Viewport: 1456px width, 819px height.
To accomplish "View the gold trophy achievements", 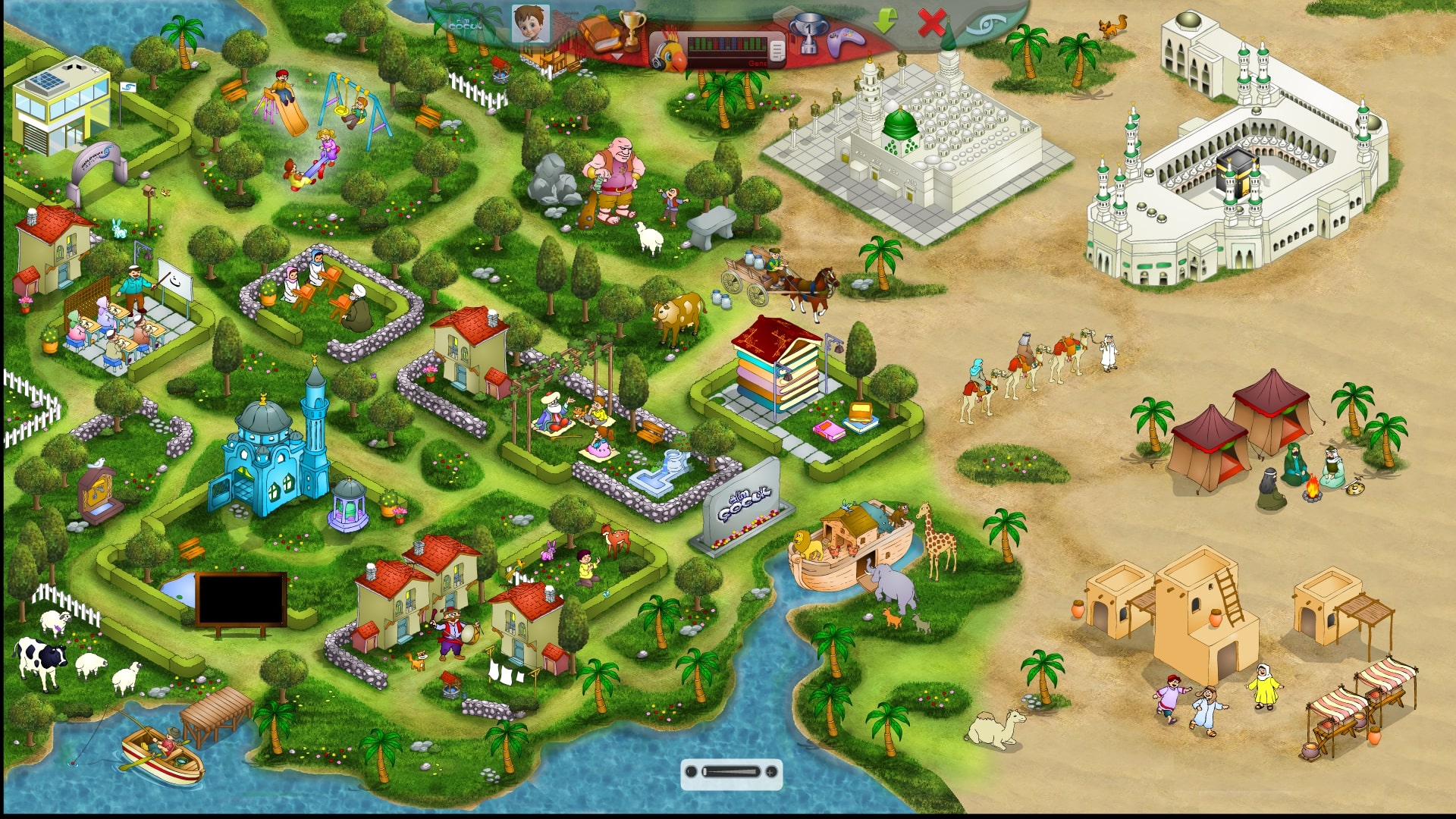I will point(631,30).
